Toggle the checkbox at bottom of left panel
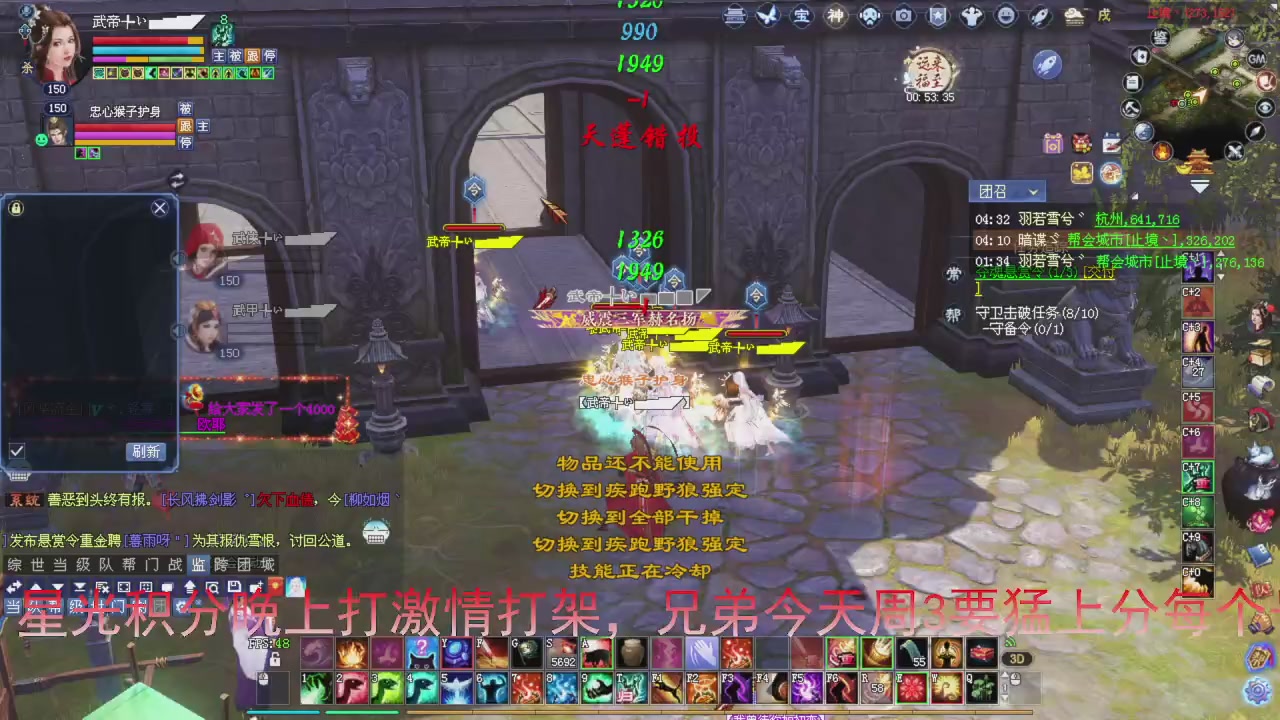The width and height of the screenshot is (1280, 720). (16, 451)
